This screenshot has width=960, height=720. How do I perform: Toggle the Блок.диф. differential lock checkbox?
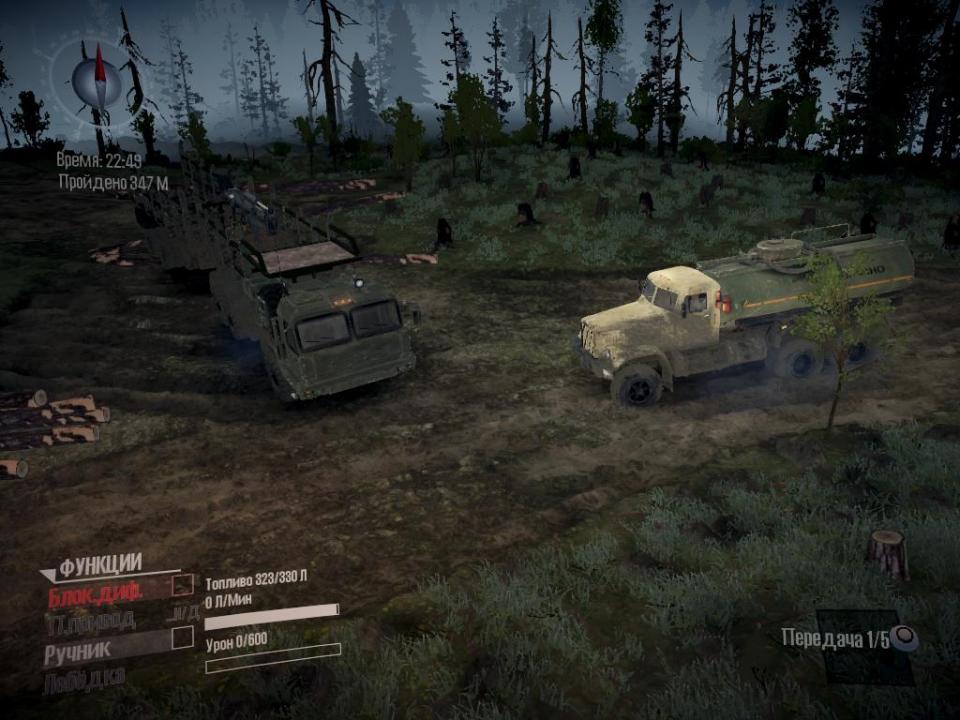click(182, 585)
